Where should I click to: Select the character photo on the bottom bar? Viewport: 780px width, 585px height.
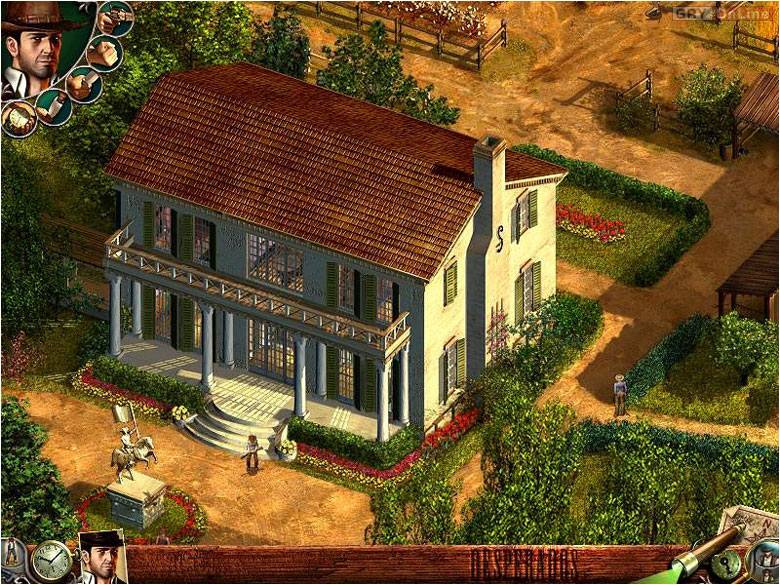coord(102,559)
